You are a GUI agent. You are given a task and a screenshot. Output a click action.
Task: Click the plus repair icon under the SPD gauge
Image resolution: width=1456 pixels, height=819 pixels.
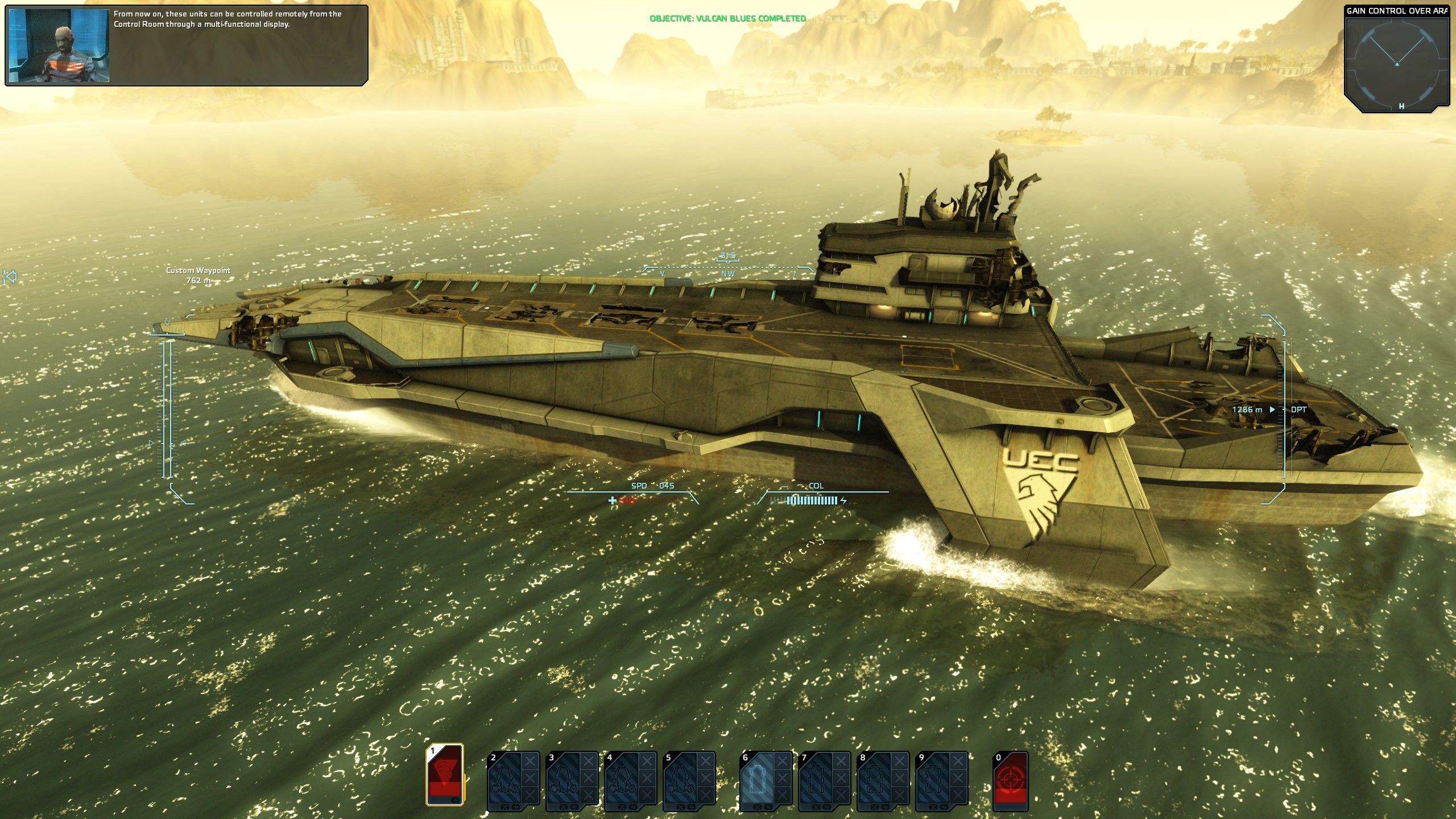coord(612,500)
